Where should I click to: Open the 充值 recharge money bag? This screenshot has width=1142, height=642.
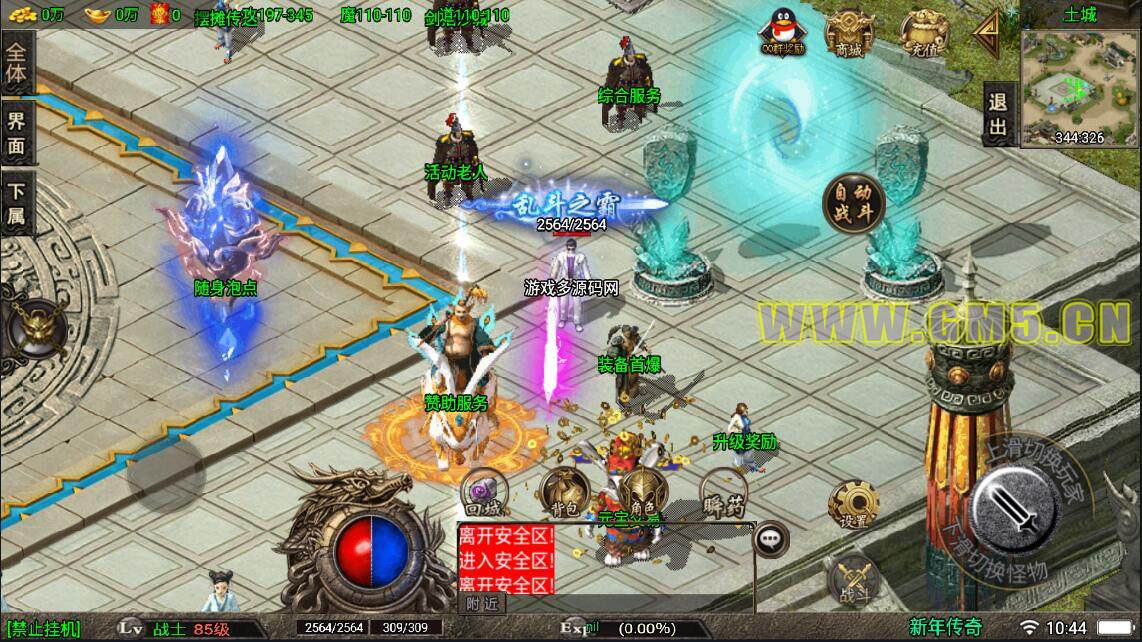(925, 33)
